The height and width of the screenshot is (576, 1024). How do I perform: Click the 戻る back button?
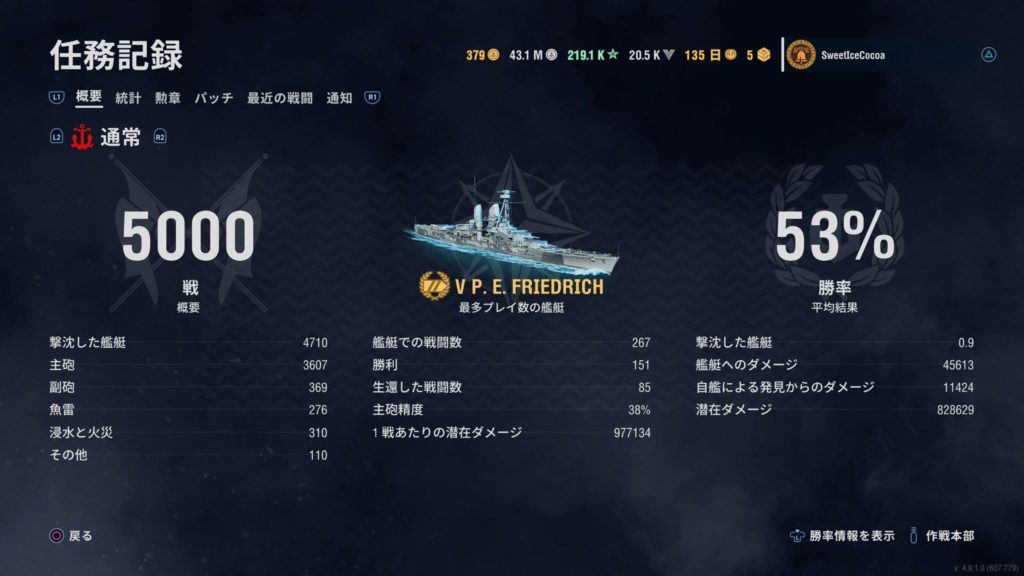click(72, 536)
